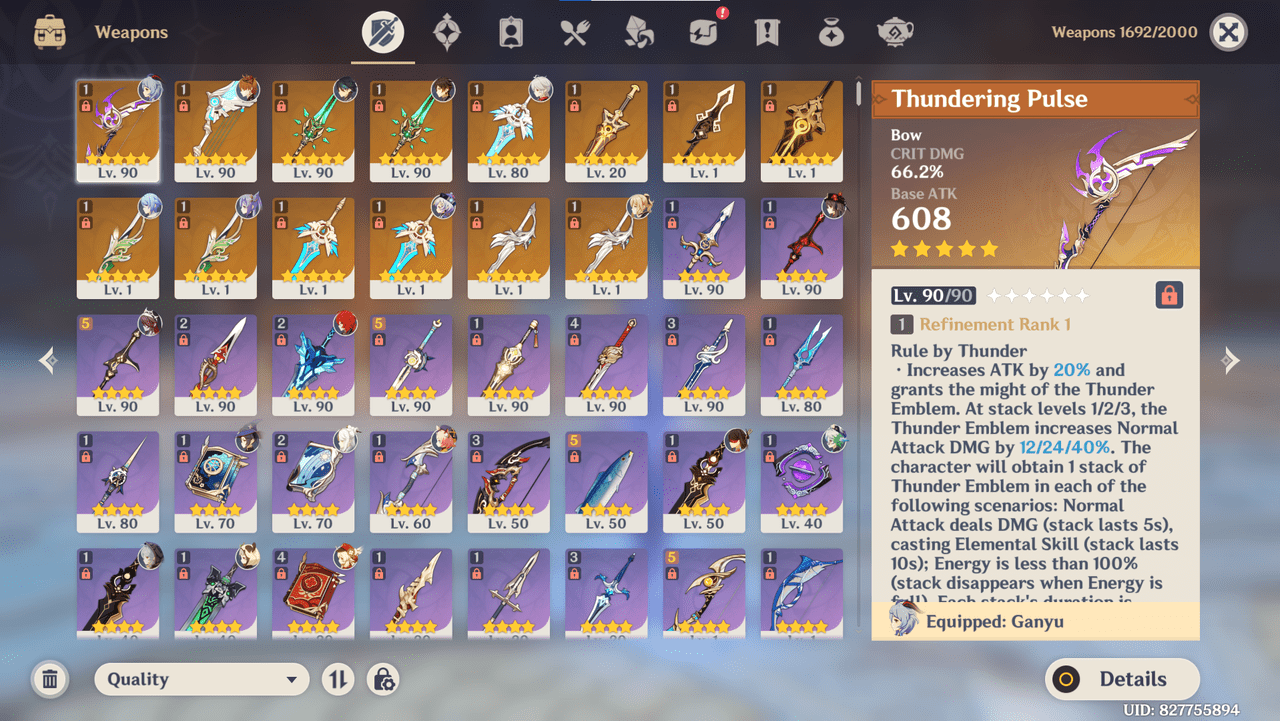Open the Furnishings teapot inventory tab
This screenshot has height=721, width=1280.
[x=895, y=31]
